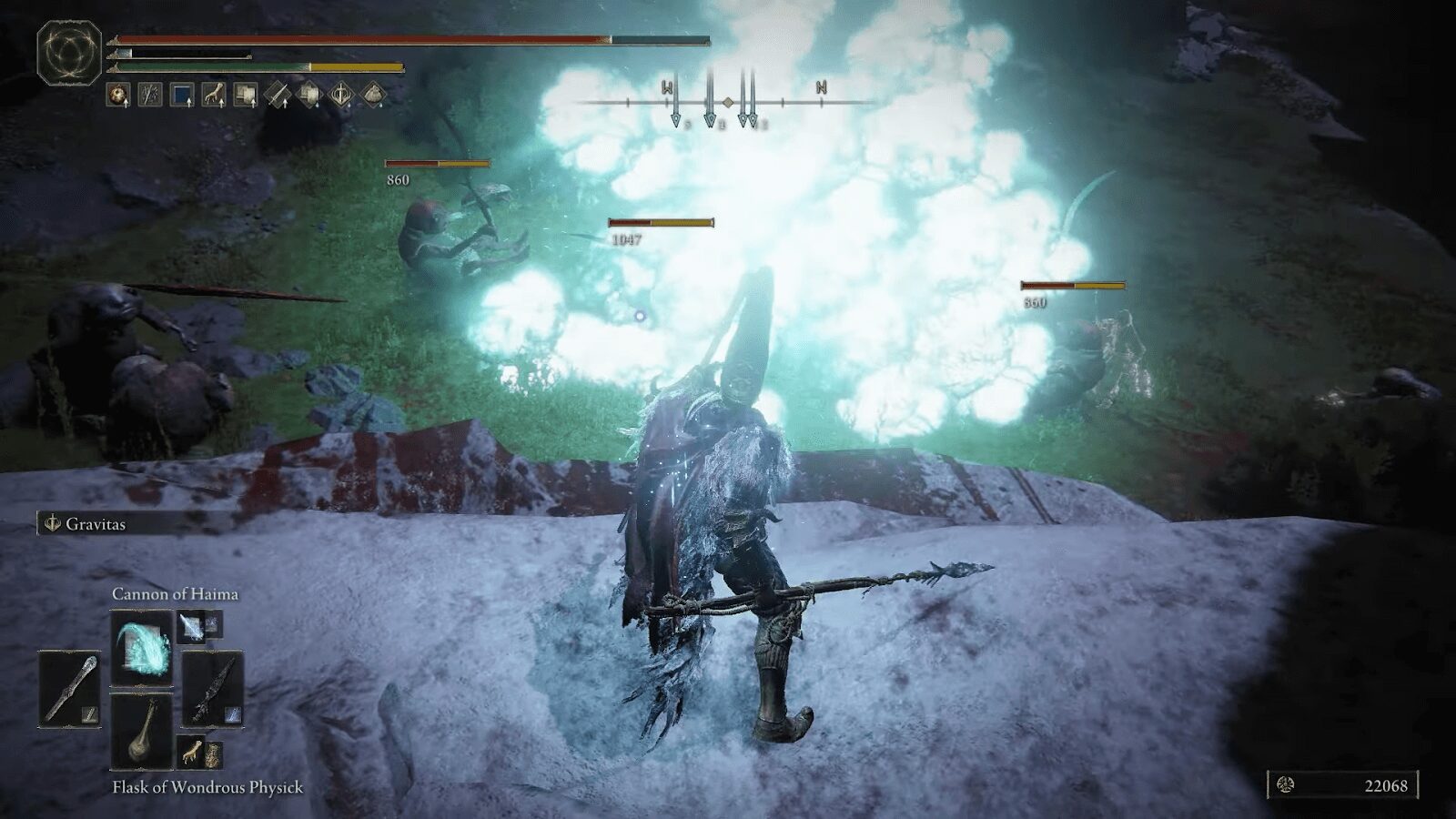The height and width of the screenshot is (819, 1456).
Task: Click the blue square buff icon in the status row
Action: [x=181, y=95]
